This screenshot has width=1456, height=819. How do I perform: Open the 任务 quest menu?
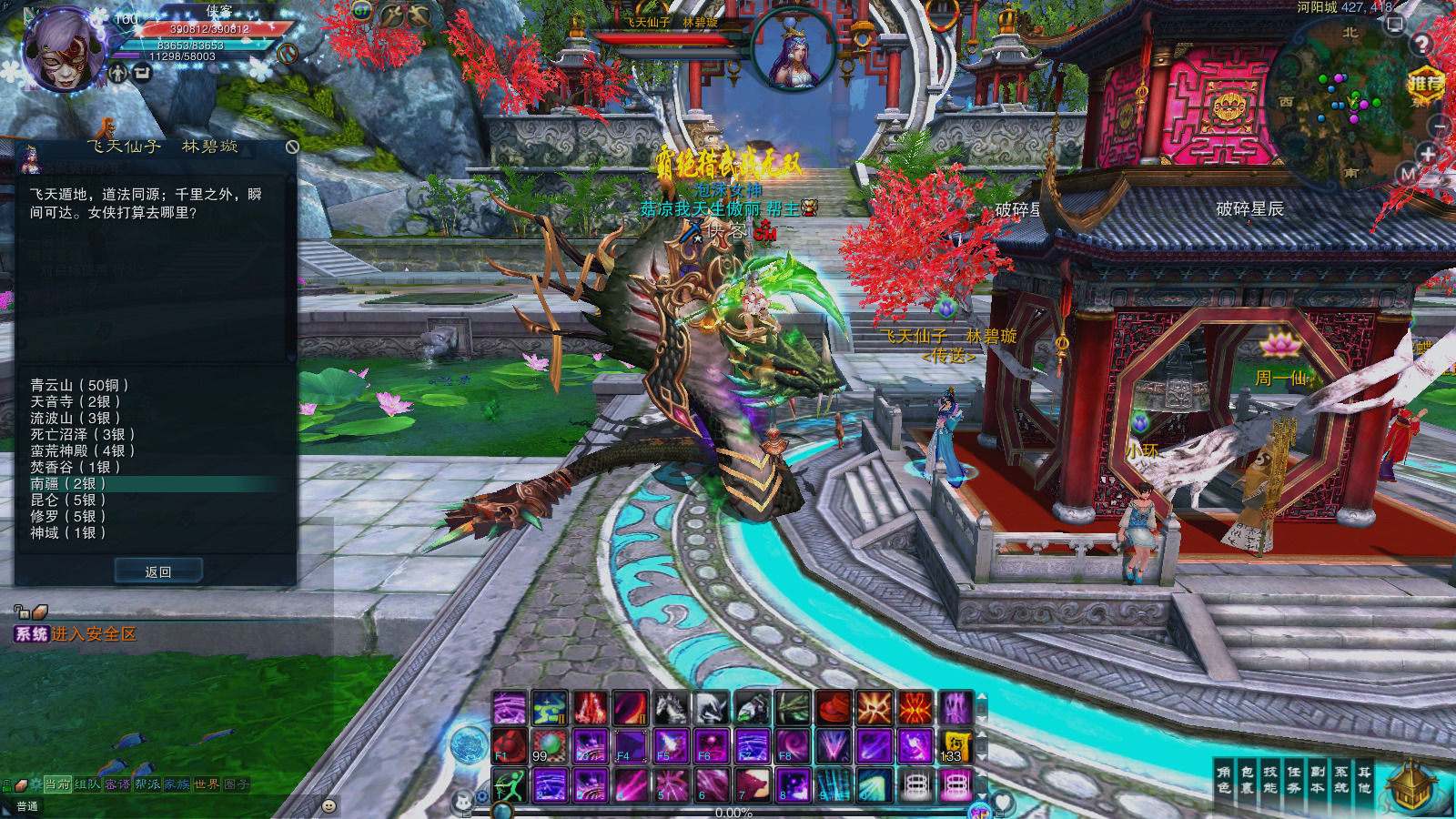[x=1294, y=780]
